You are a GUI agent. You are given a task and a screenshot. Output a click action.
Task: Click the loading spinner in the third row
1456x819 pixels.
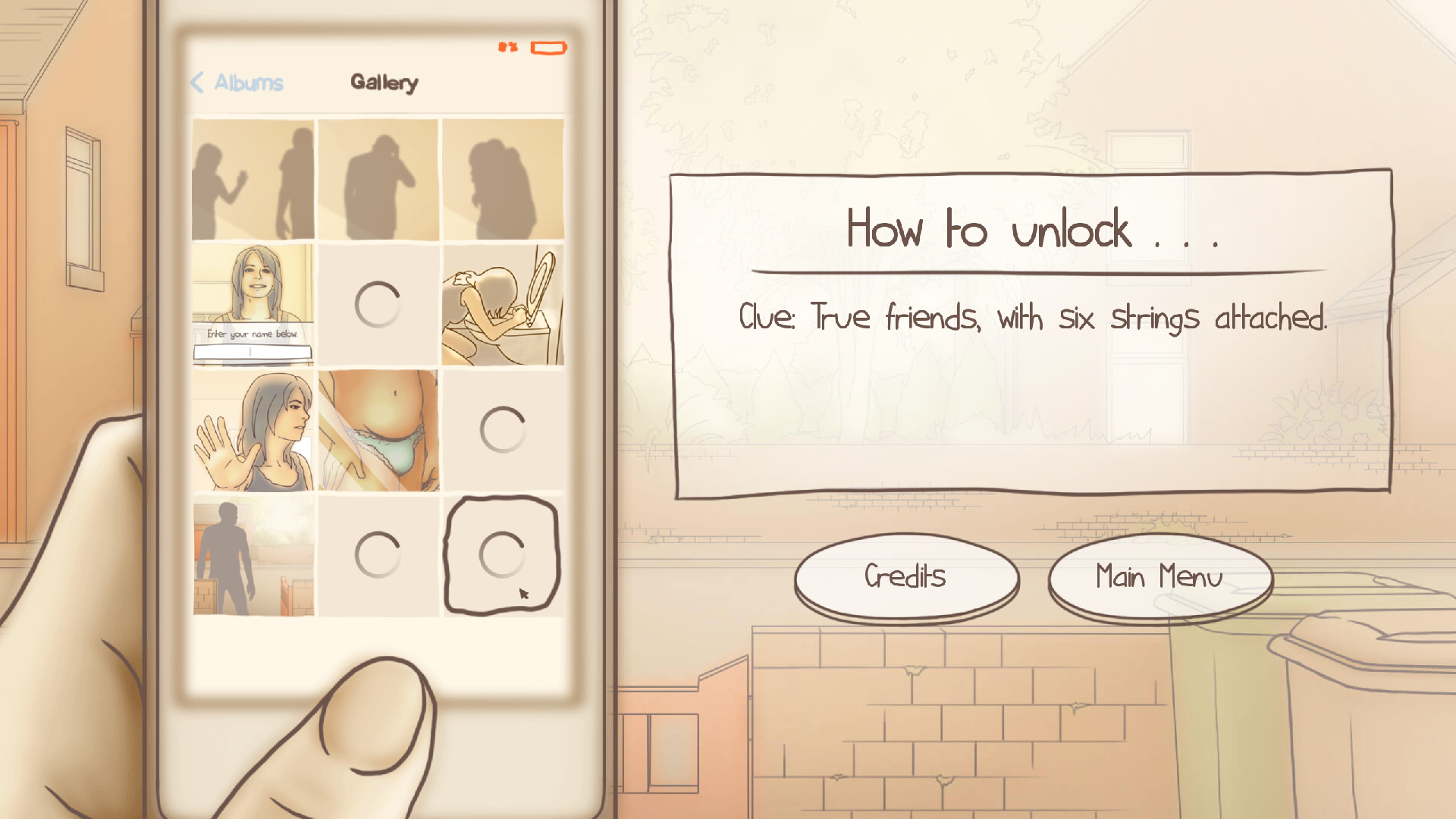click(502, 428)
